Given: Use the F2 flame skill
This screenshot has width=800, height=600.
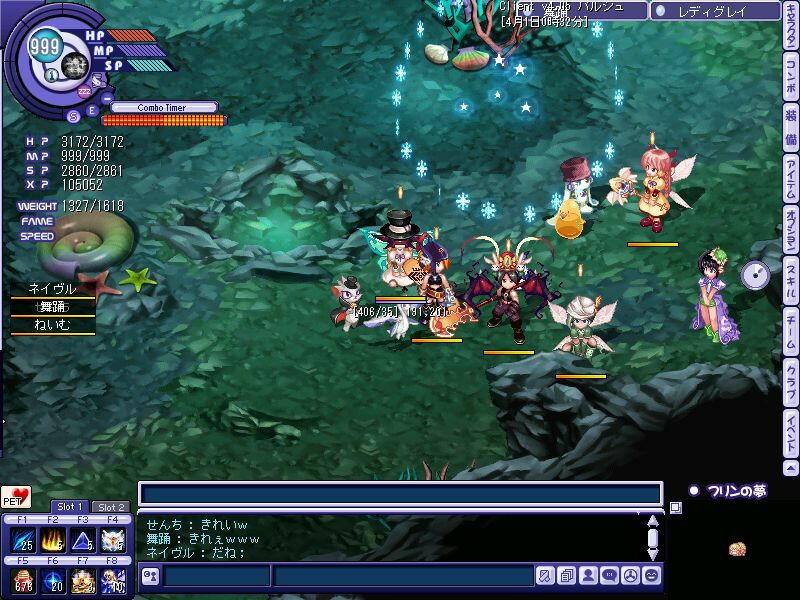Looking at the screenshot, I should point(54,540).
